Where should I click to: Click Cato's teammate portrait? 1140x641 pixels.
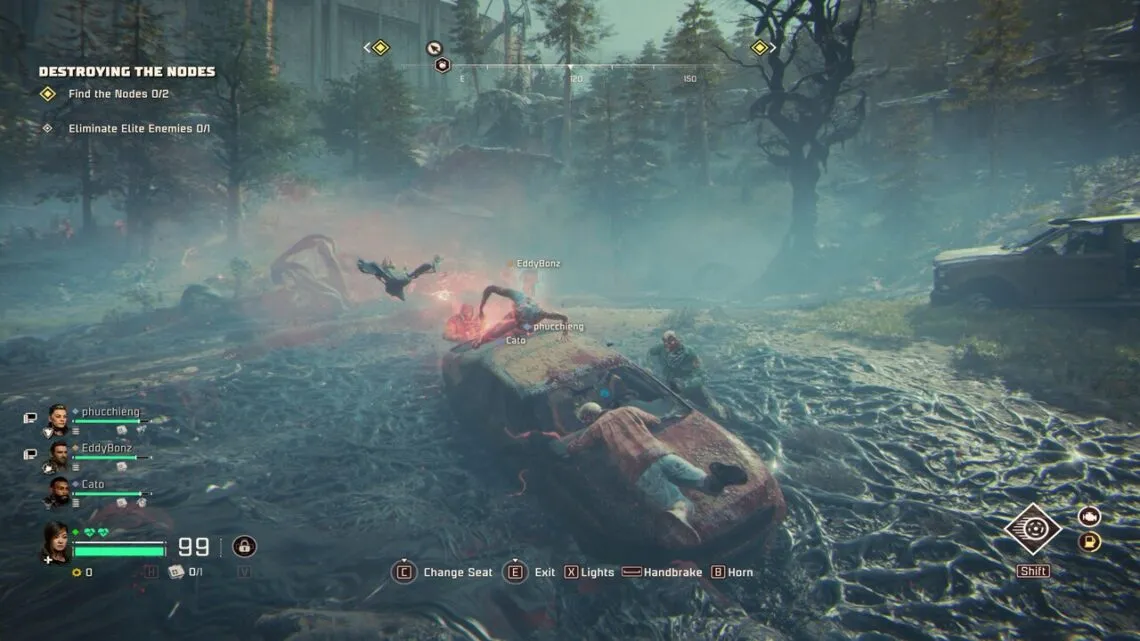pos(58,490)
